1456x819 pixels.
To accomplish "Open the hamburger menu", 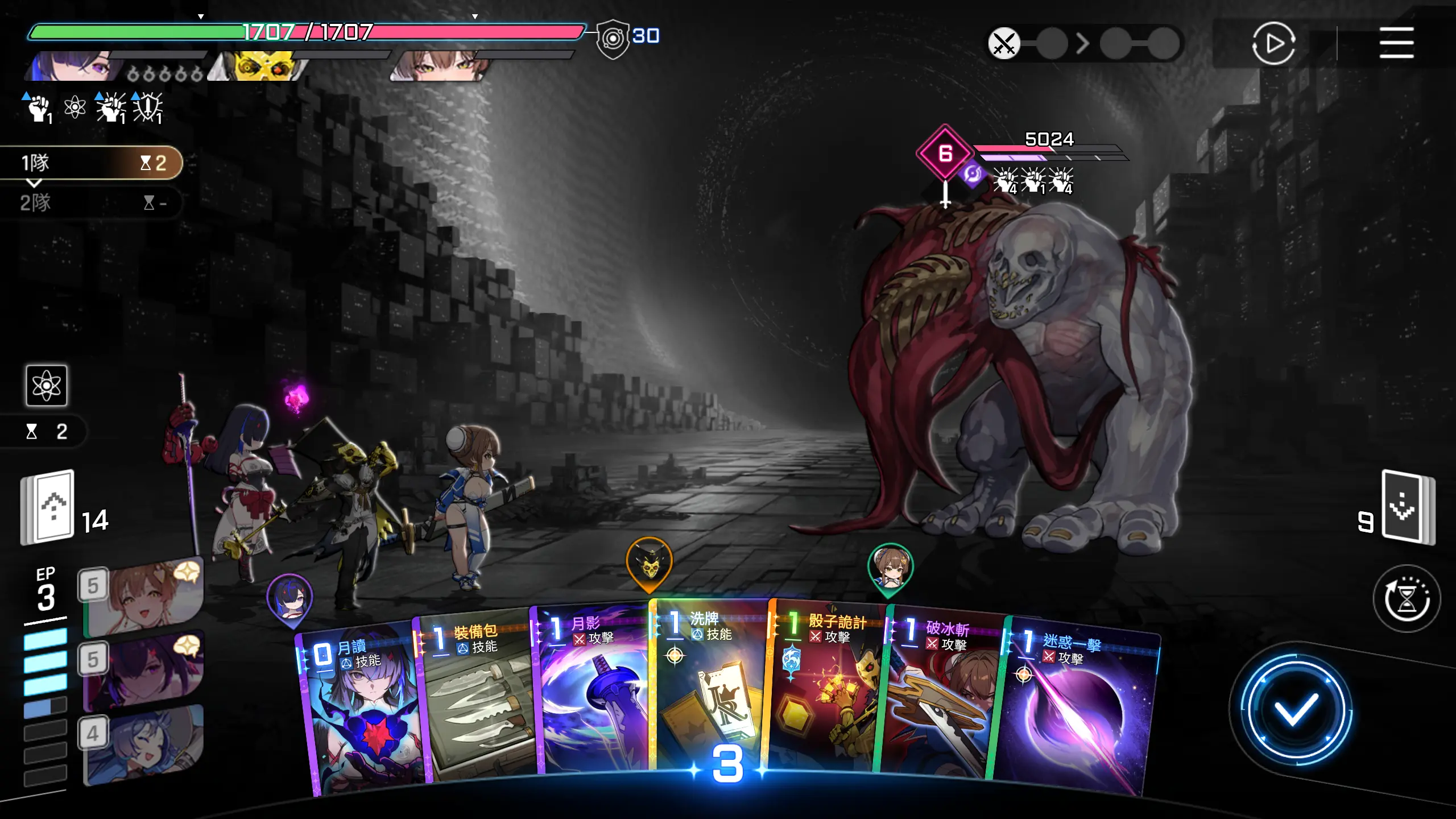I will tap(1396, 43).
